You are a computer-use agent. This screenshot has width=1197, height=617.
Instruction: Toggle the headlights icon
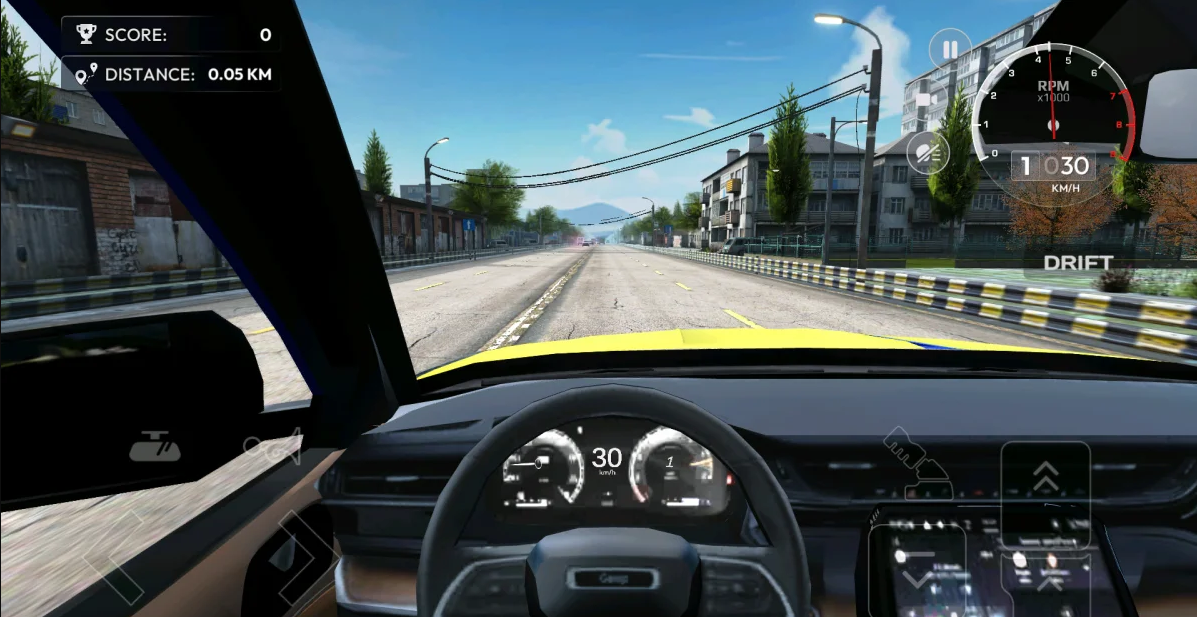(928, 152)
